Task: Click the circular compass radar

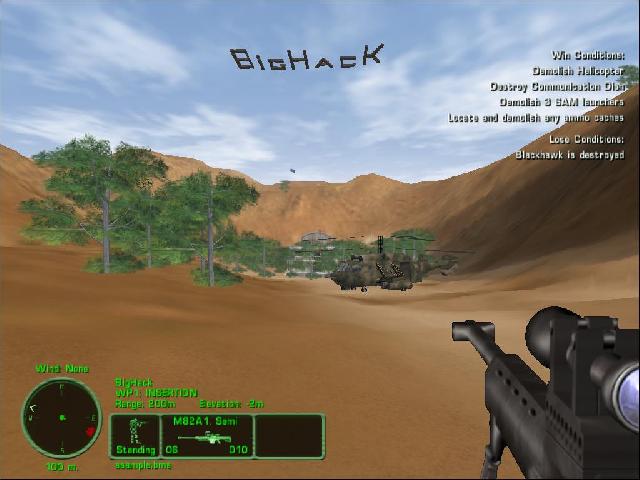Action: pyautogui.click(x=61, y=417)
